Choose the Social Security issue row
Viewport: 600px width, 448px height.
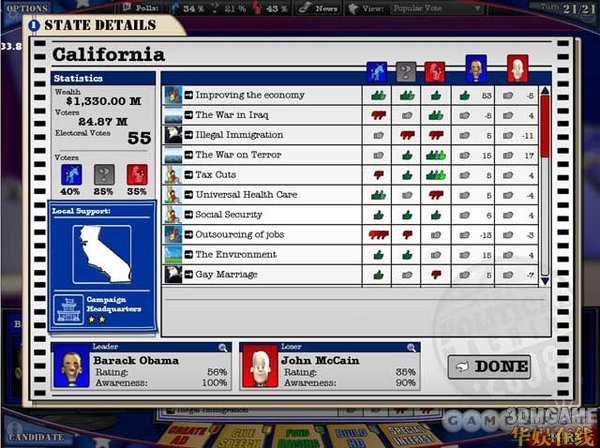228,214
